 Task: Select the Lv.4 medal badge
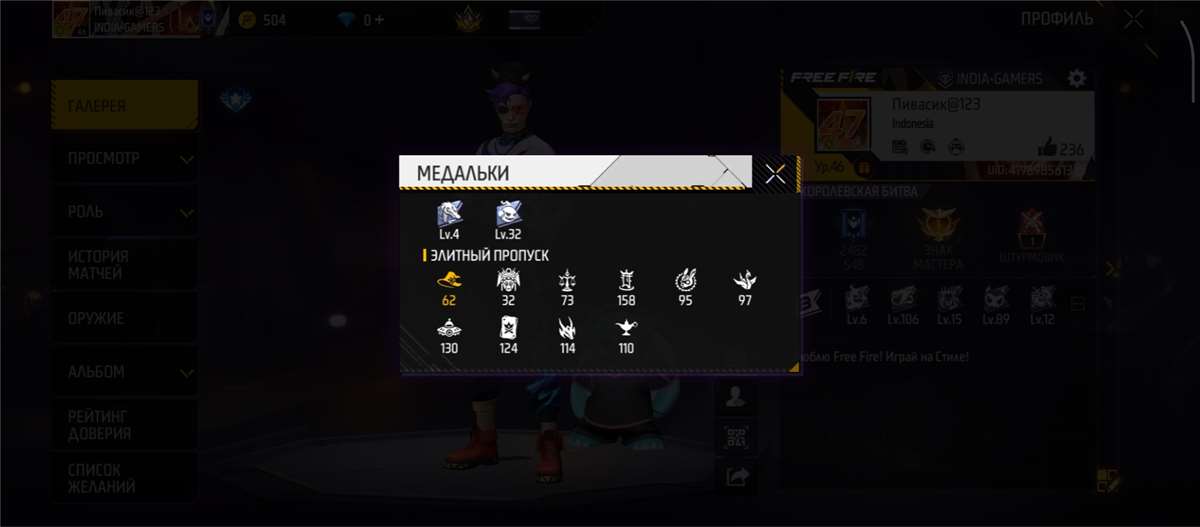(449, 215)
